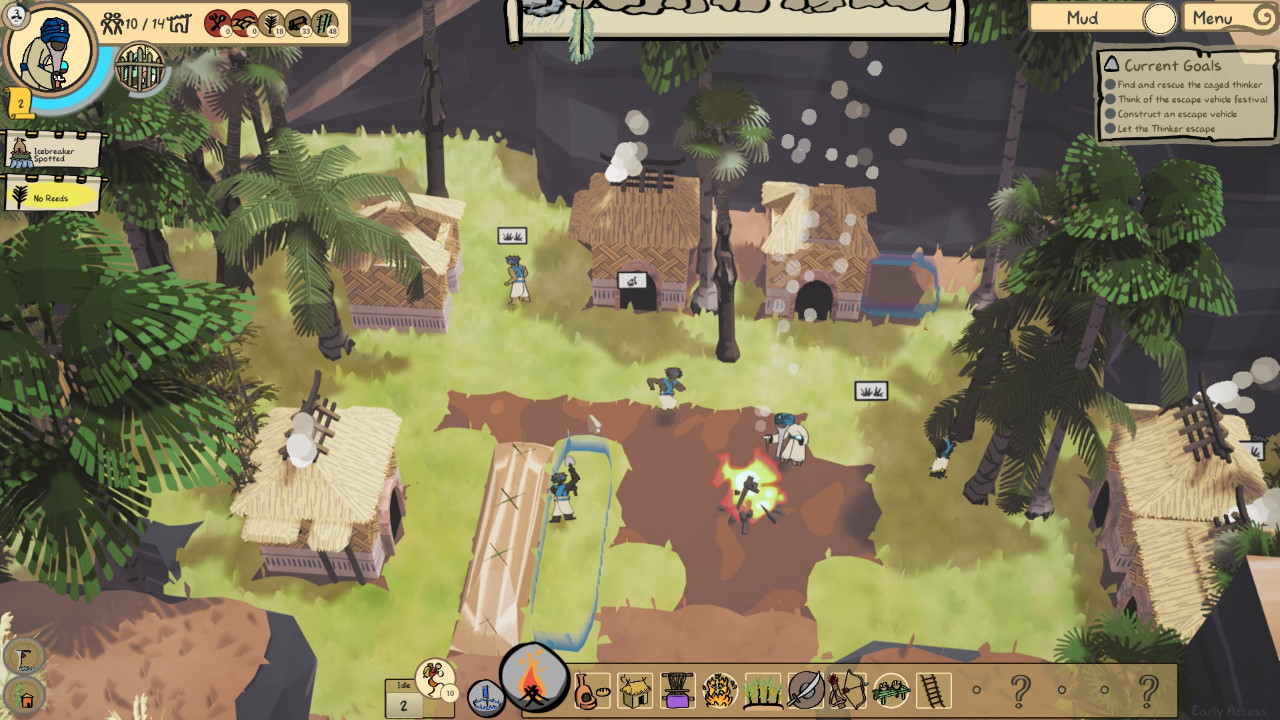Pick the weaving loom build icon

click(x=677, y=689)
